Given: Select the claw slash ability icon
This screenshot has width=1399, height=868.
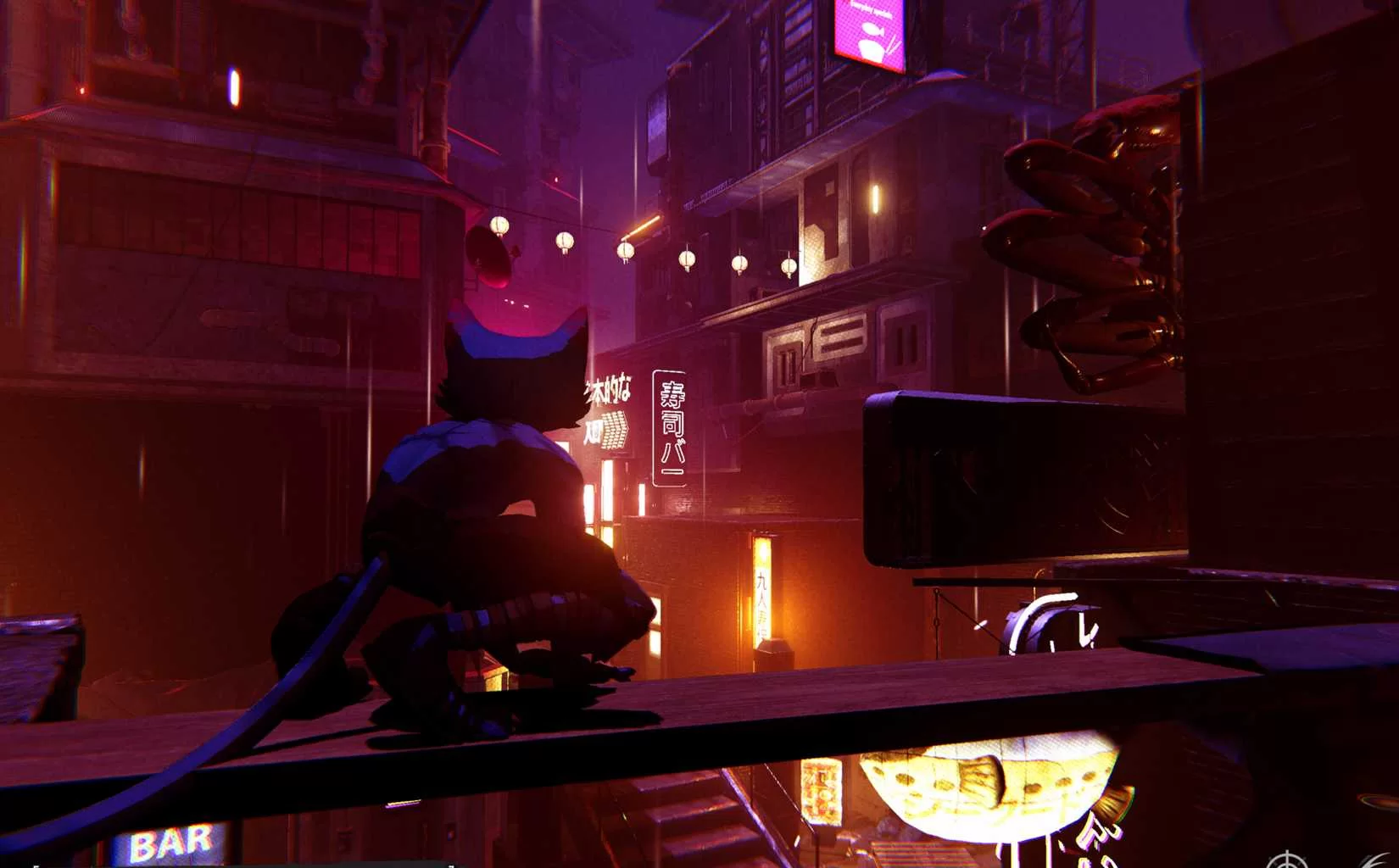Looking at the screenshot, I should tap(1380, 860).
